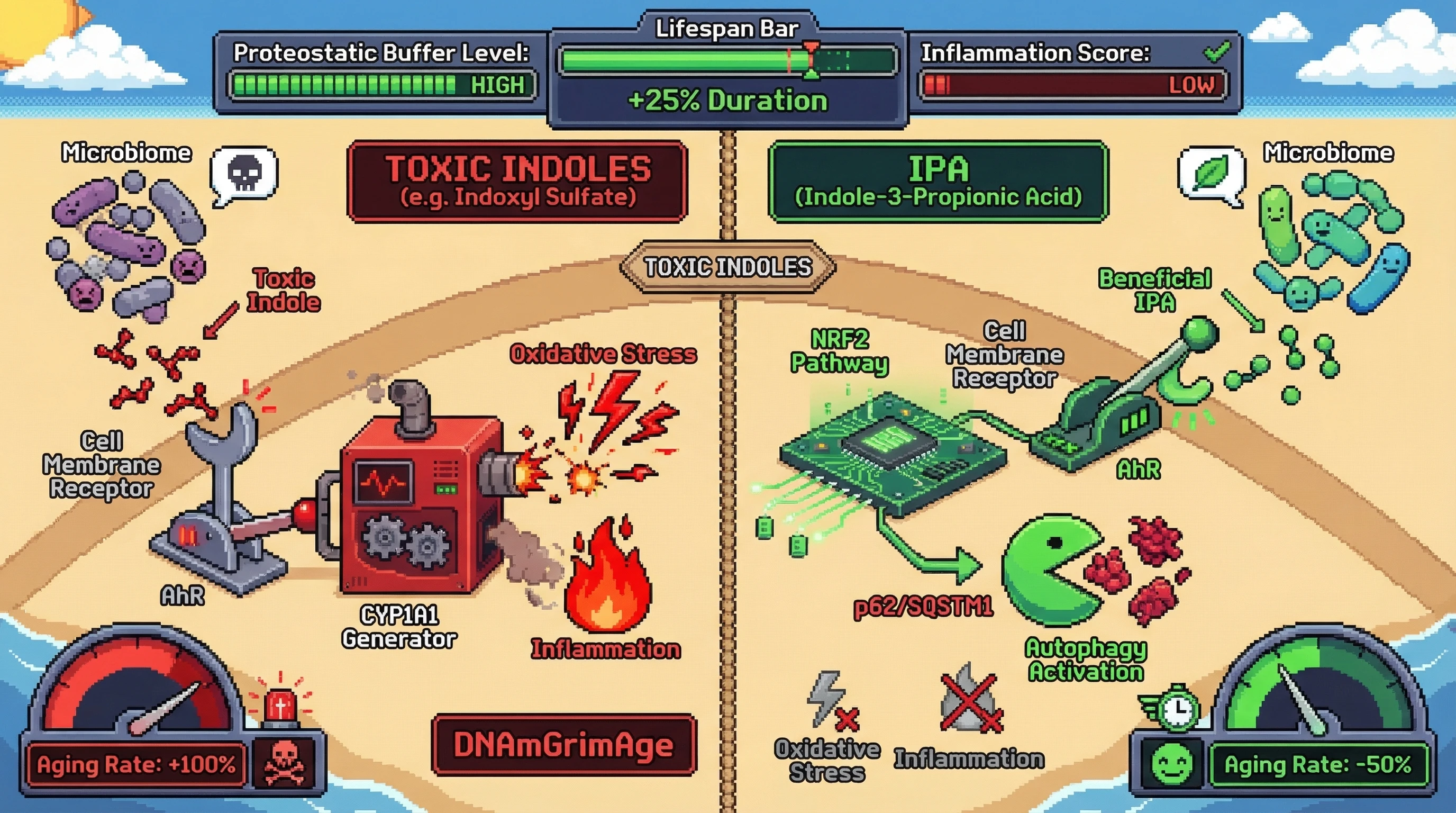1456x813 pixels.
Task: Click the Lifespan Bar hourglass marker
Action: [x=811, y=60]
